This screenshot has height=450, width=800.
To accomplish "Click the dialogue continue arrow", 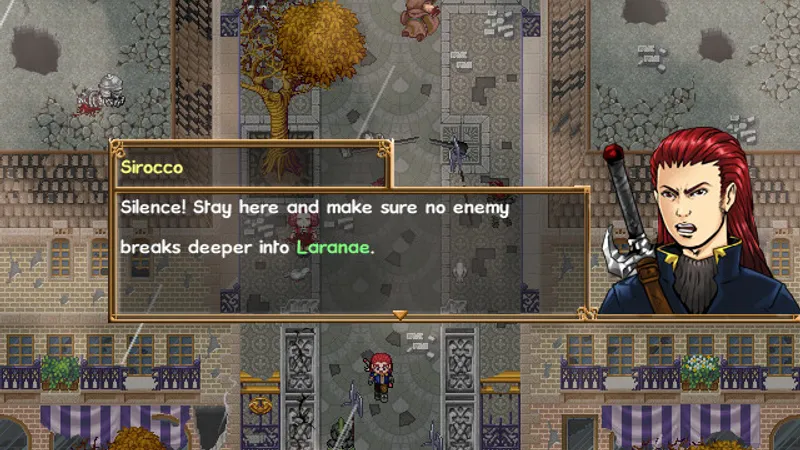I will (399, 315).
